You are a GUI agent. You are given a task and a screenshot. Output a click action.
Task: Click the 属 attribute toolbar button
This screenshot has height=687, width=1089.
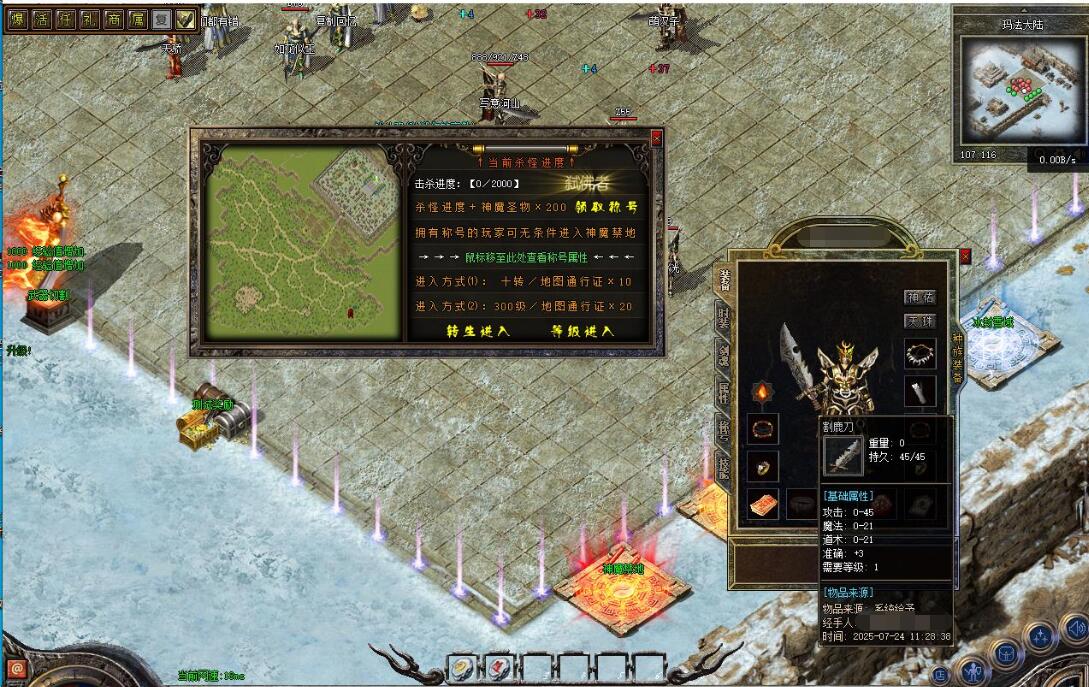point(137,18)
